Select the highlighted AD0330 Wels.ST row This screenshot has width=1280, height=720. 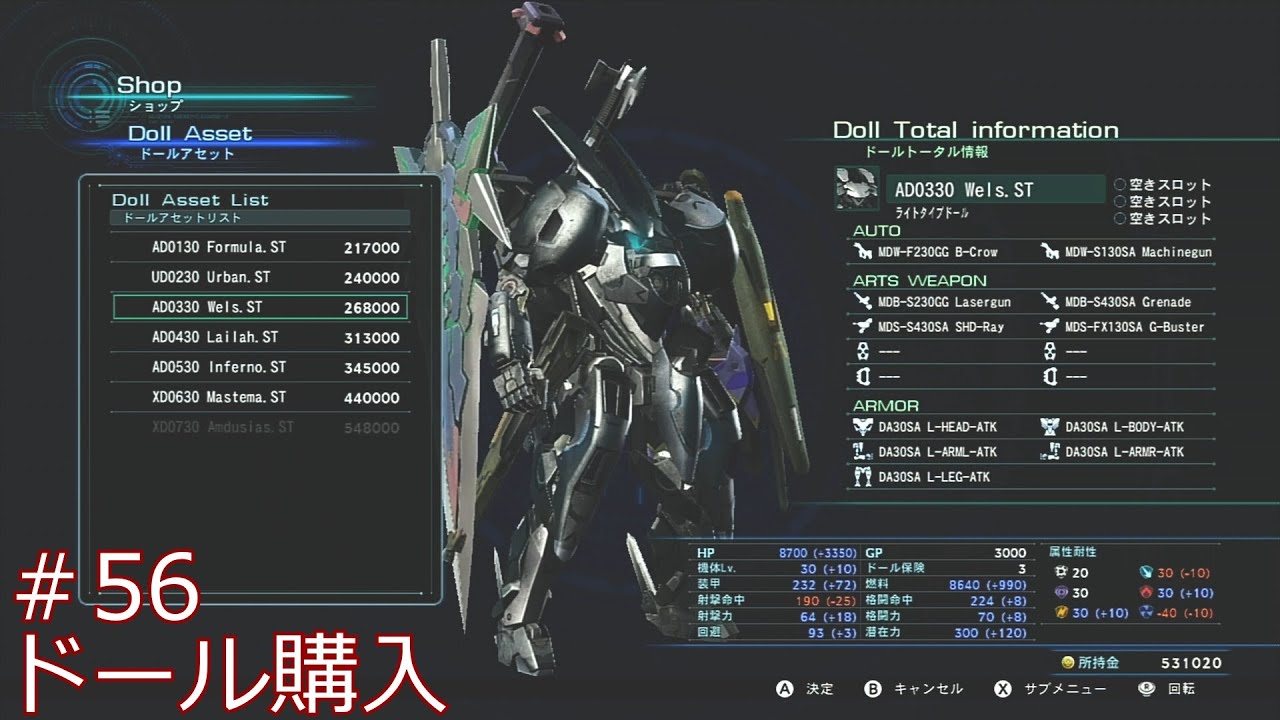click(260, 307)
